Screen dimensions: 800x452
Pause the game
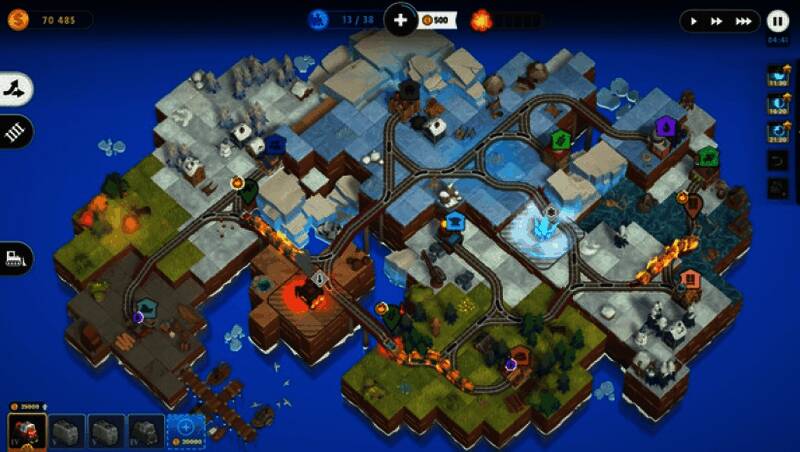pos(777,20)
